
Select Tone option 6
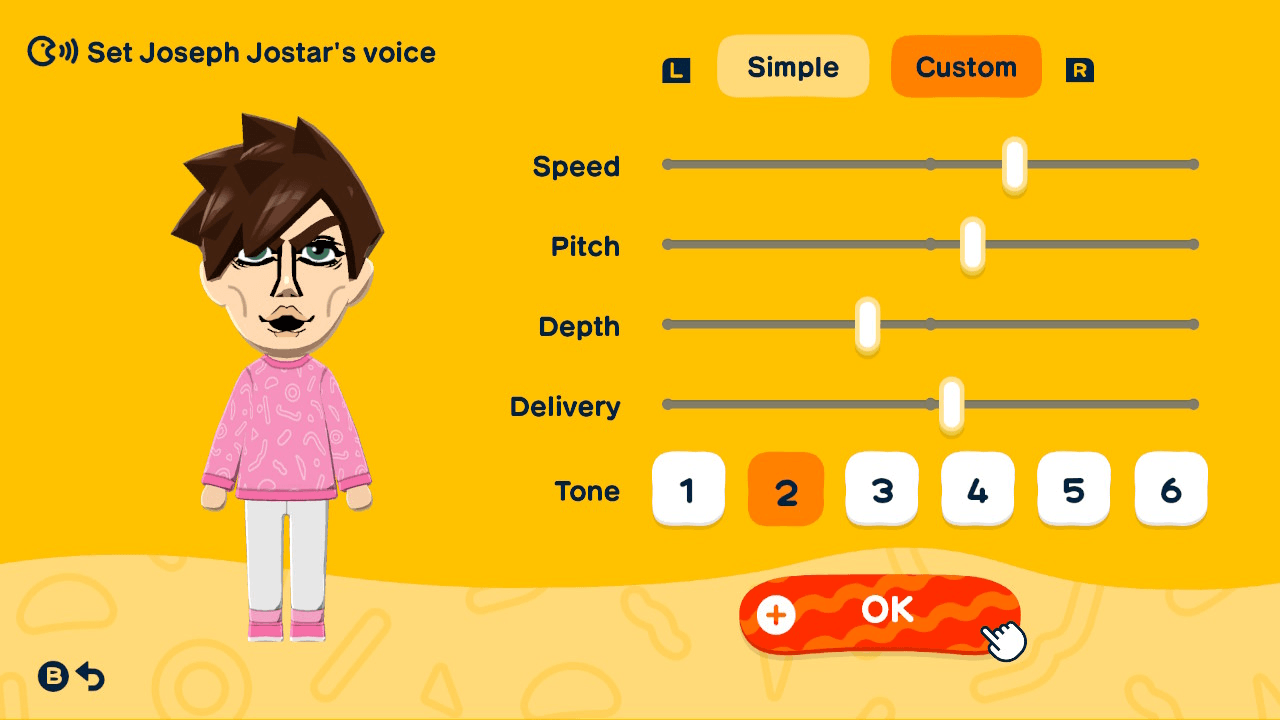click(1170, 489)
